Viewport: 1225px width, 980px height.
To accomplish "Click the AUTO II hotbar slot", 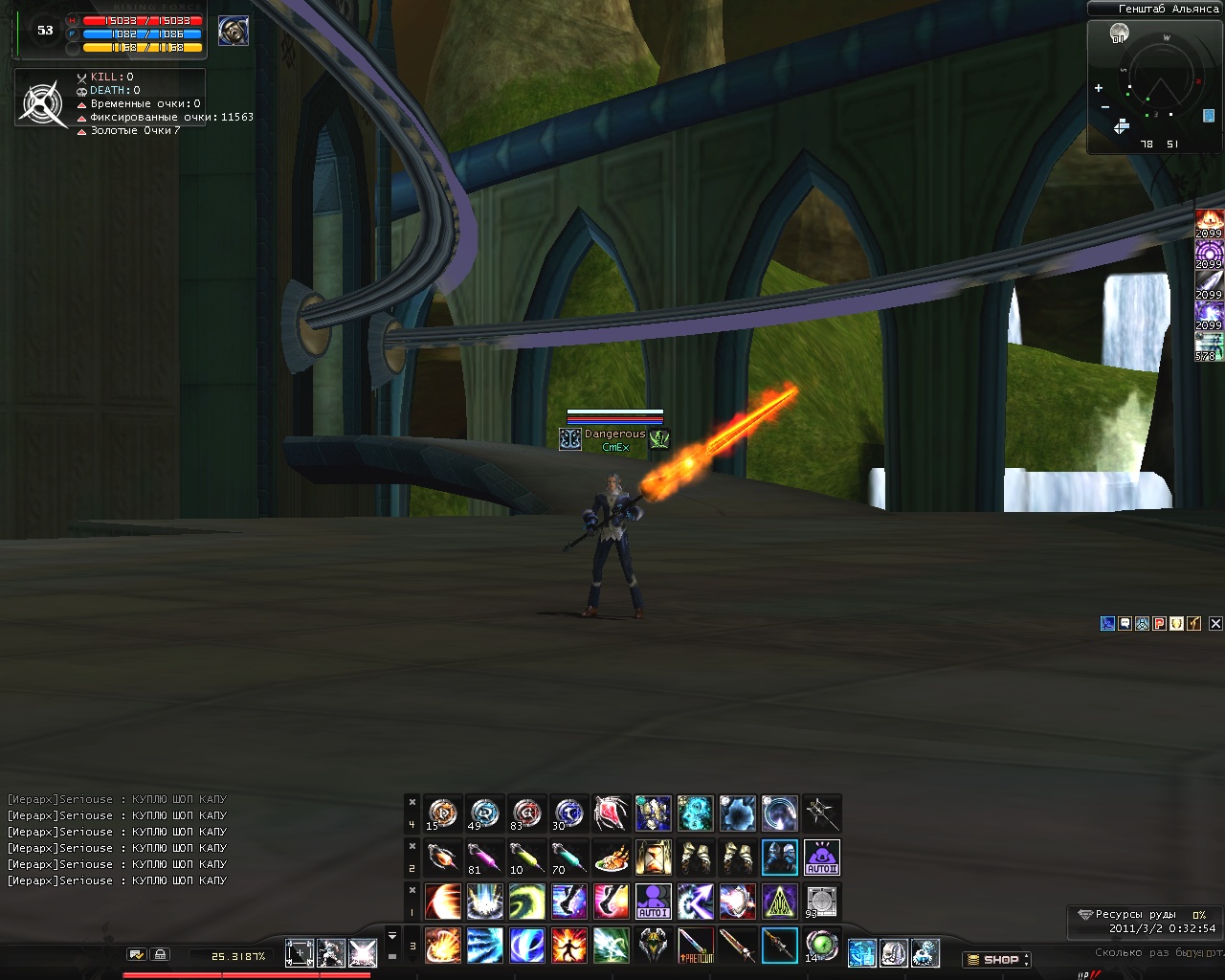I will 822,857.
